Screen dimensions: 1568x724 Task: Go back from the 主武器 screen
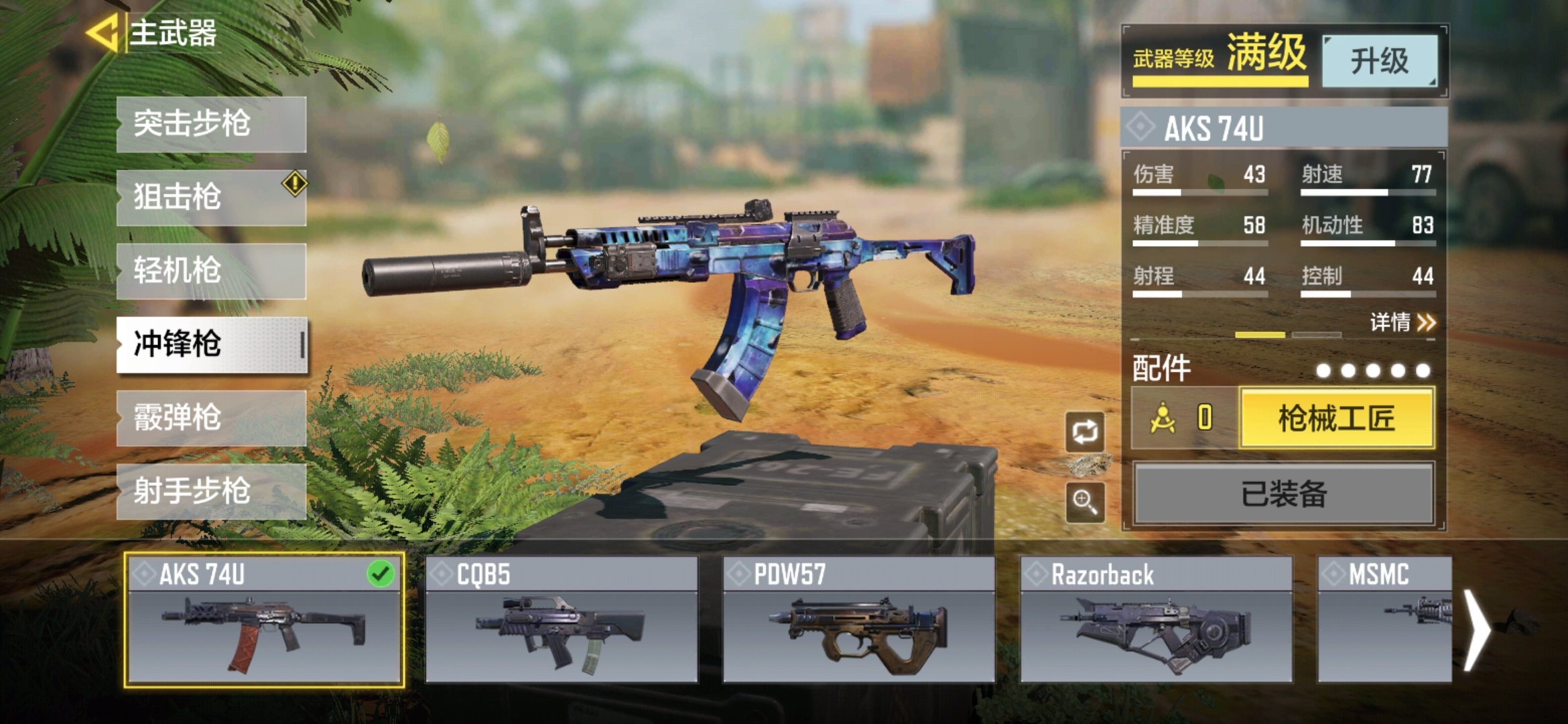click(103, 33)
